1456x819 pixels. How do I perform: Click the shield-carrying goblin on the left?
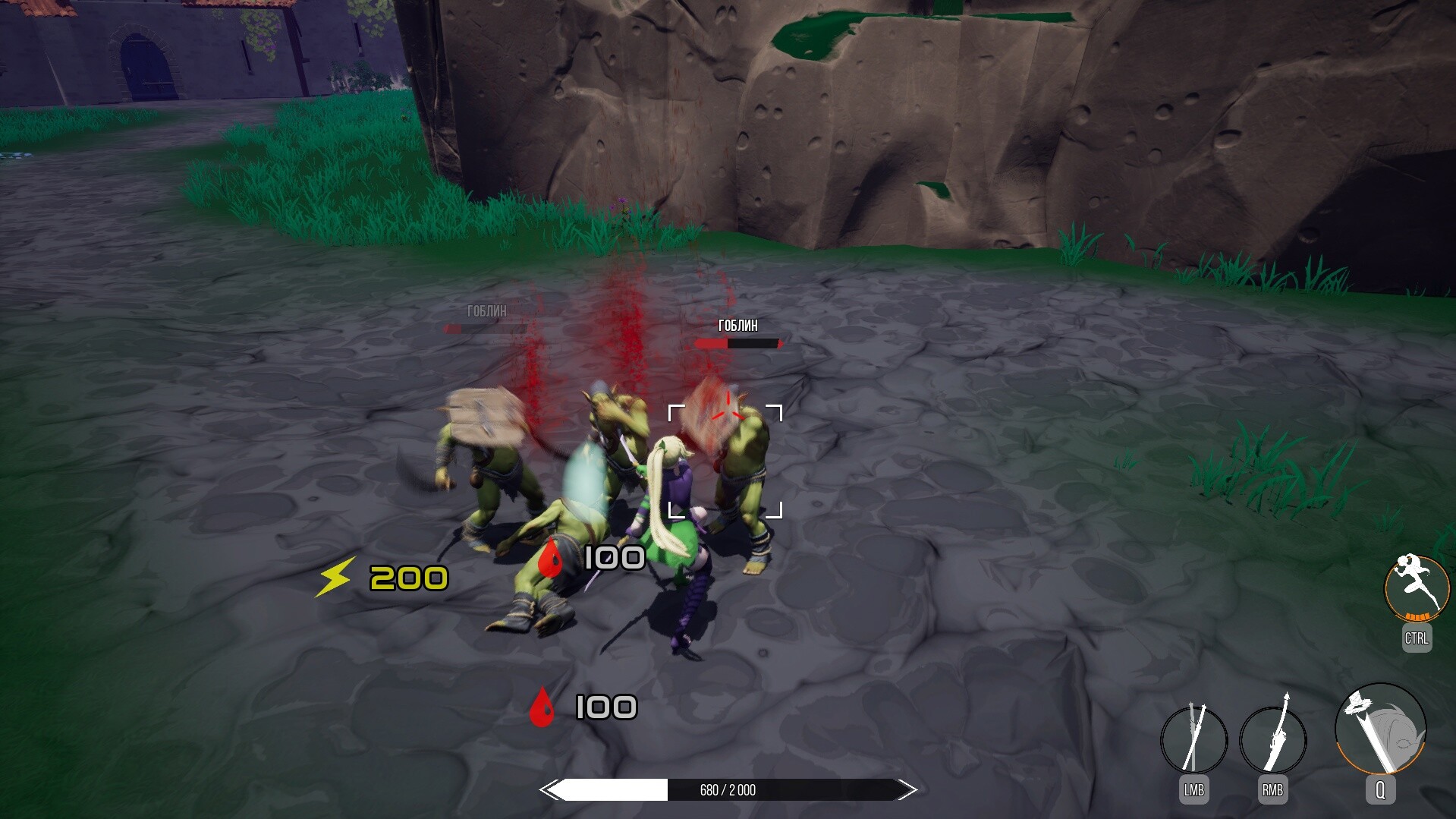[486, 455]
